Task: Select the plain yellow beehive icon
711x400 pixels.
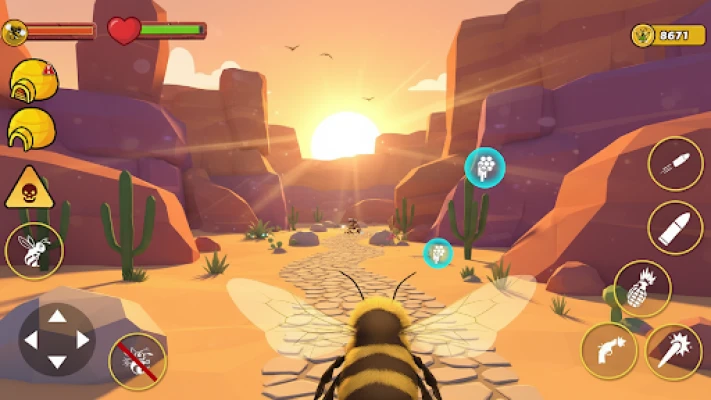Action: [x=31, y=129]
